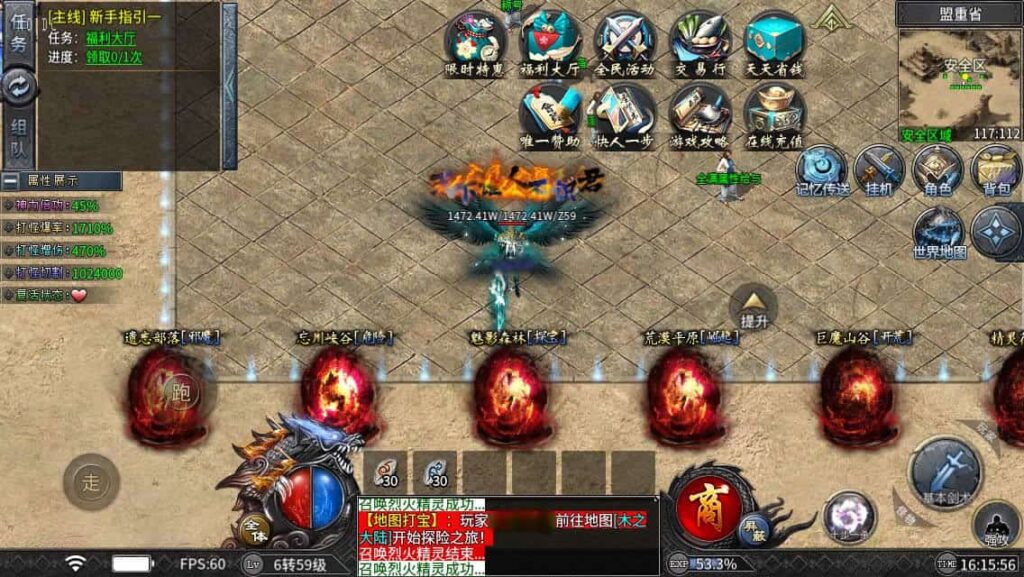Open the 唯一赞助 sponsorship icon
1024x577 pixels.
pos(551,112)
